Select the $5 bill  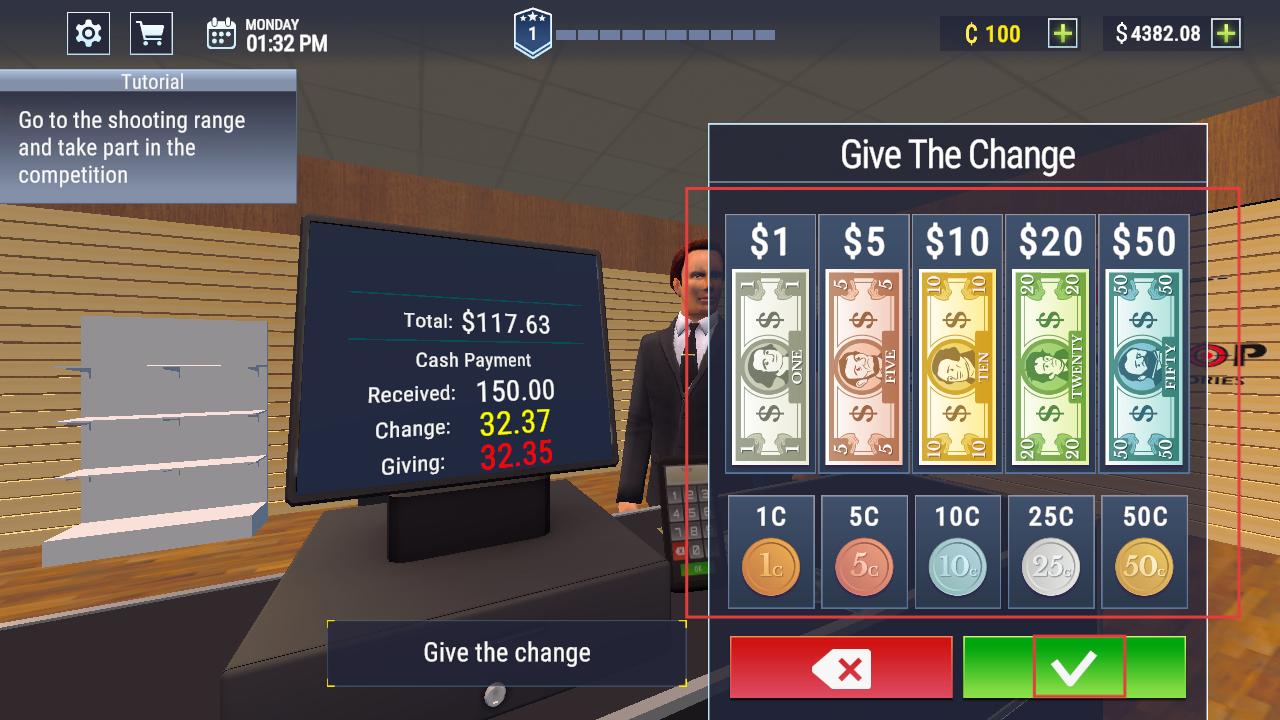pos(863,366)
